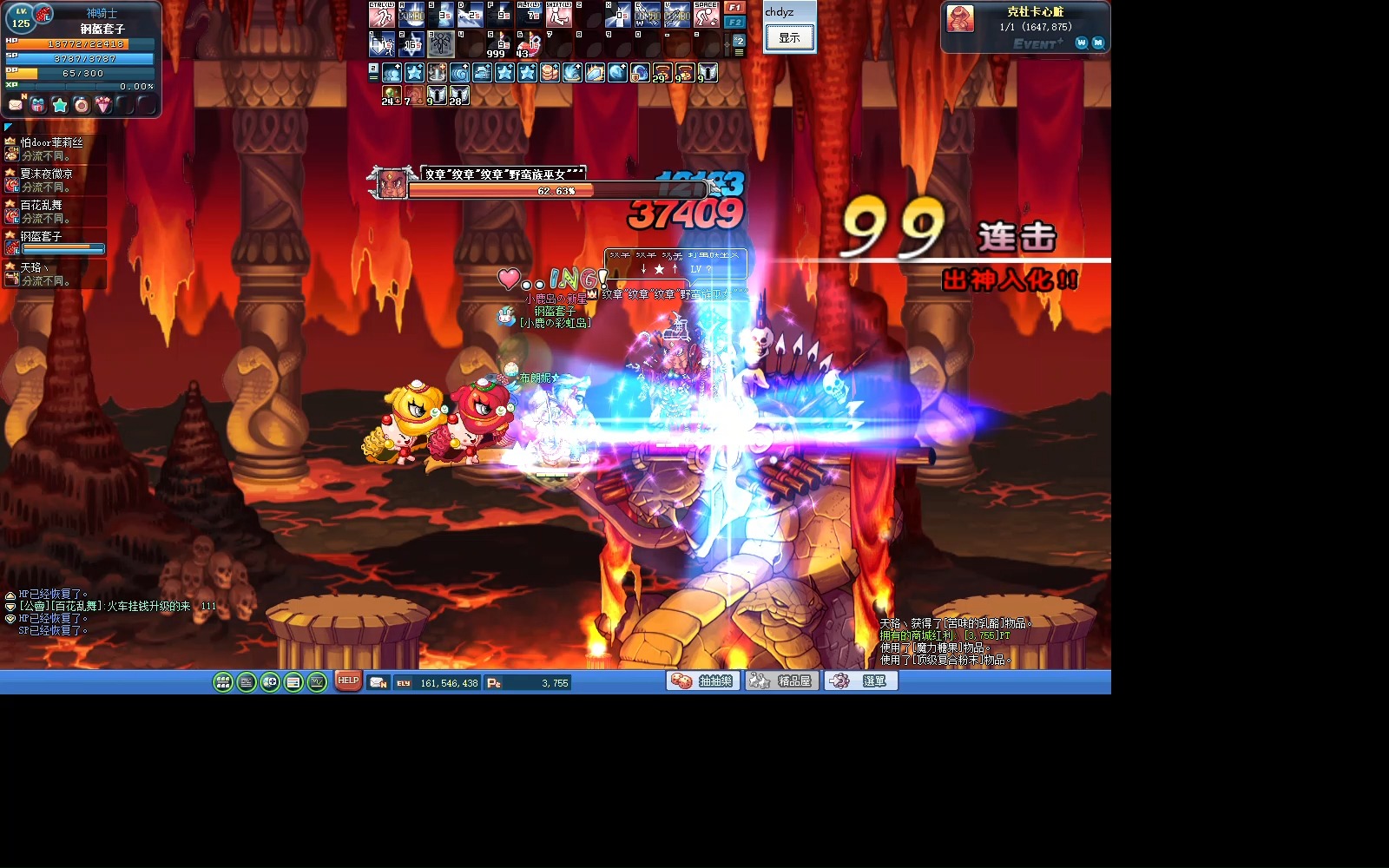
Task: Click the ring icon under the XP bar
Action: click(81, 105)
